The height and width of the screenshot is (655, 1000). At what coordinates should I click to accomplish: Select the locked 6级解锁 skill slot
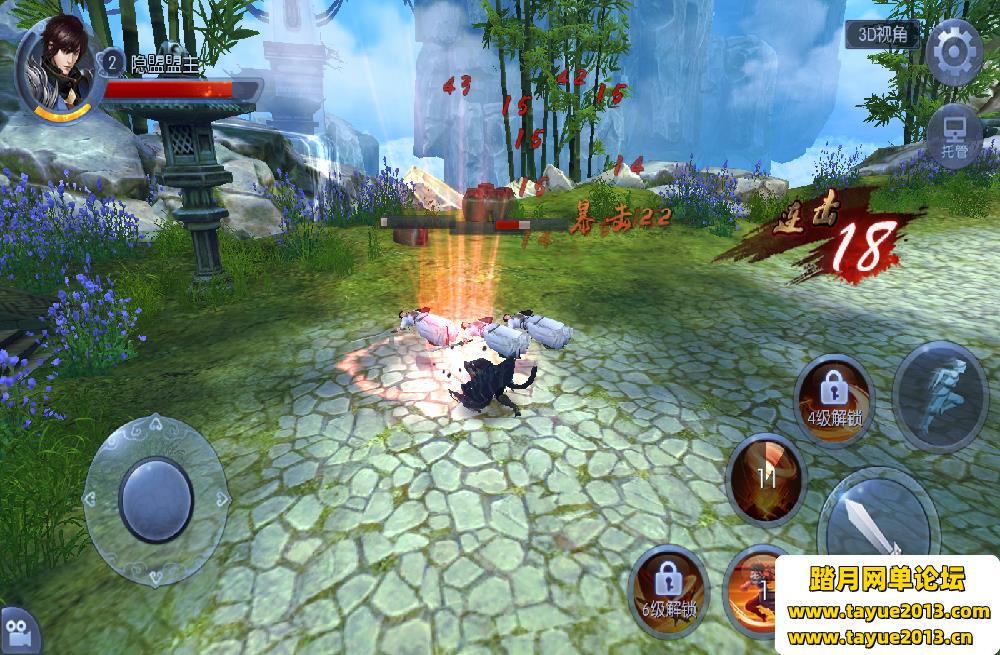click(x=669, y=590)
